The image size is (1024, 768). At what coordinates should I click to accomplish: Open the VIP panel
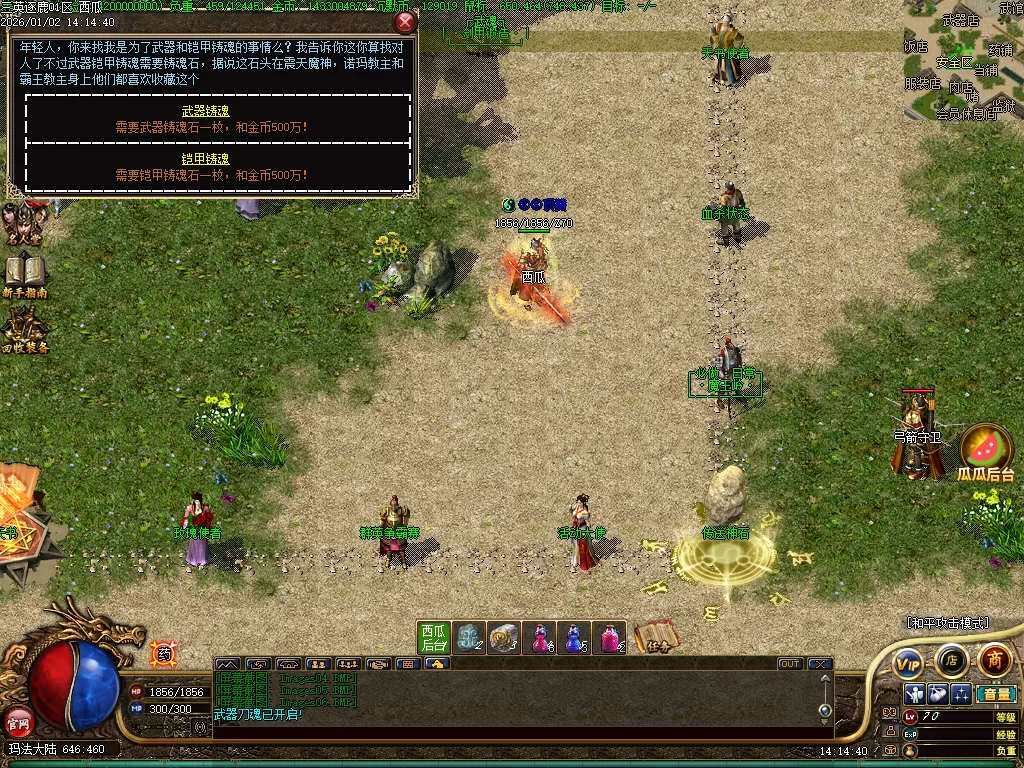click(908, 662)
